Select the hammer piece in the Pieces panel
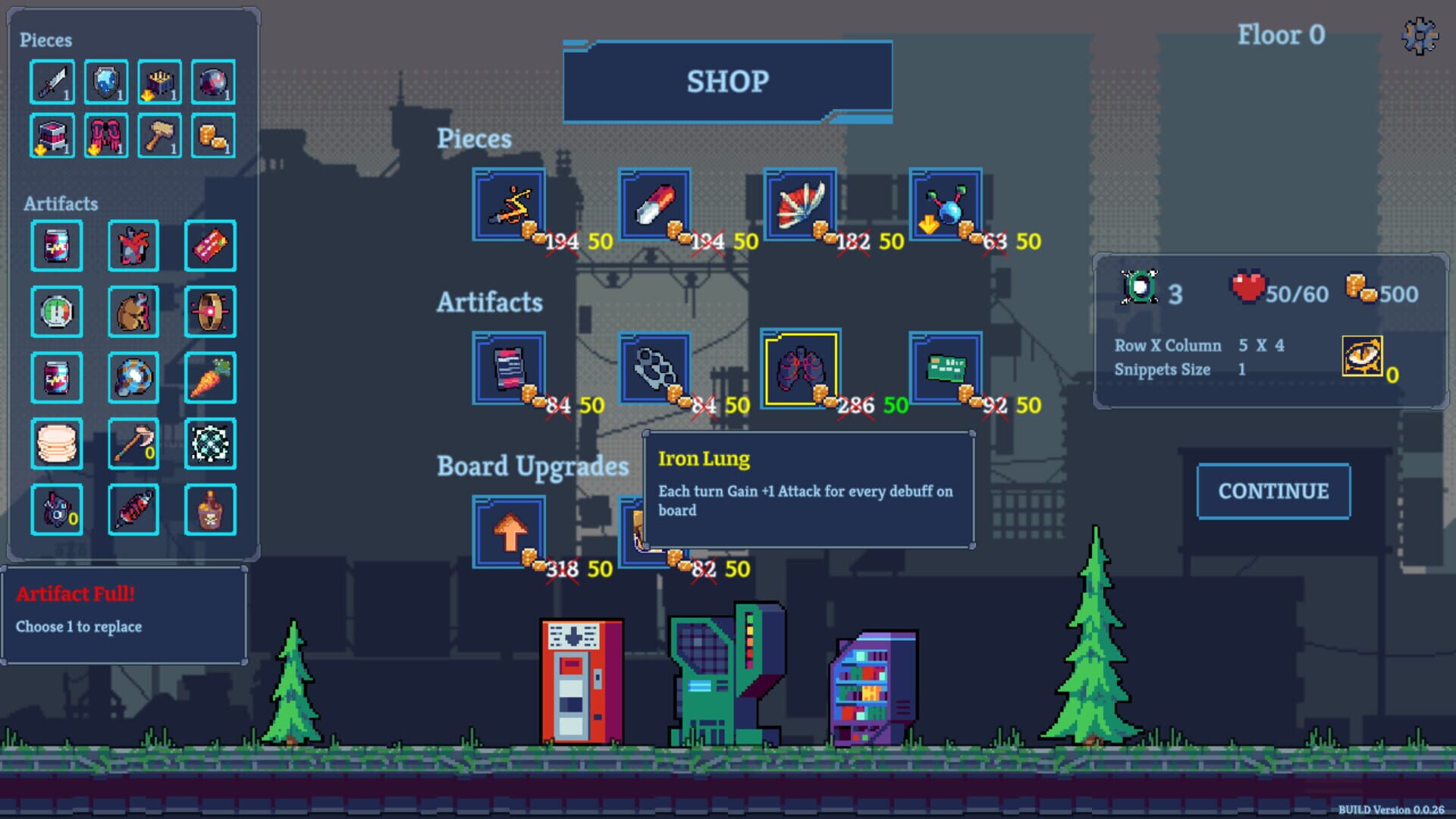1456x819 pixels. coord(158,136)
